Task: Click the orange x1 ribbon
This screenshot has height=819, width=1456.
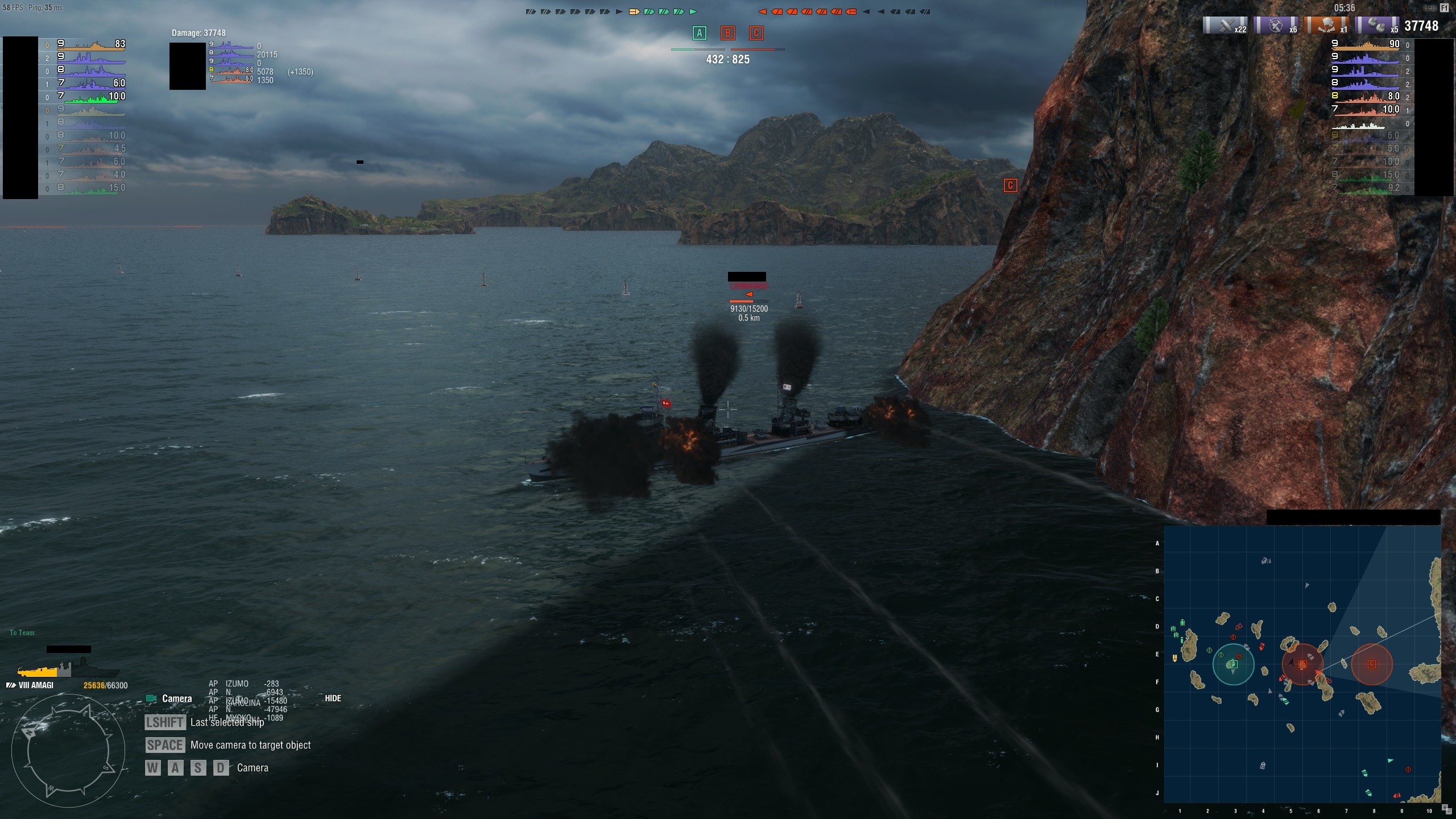Action: (1327, 26)
